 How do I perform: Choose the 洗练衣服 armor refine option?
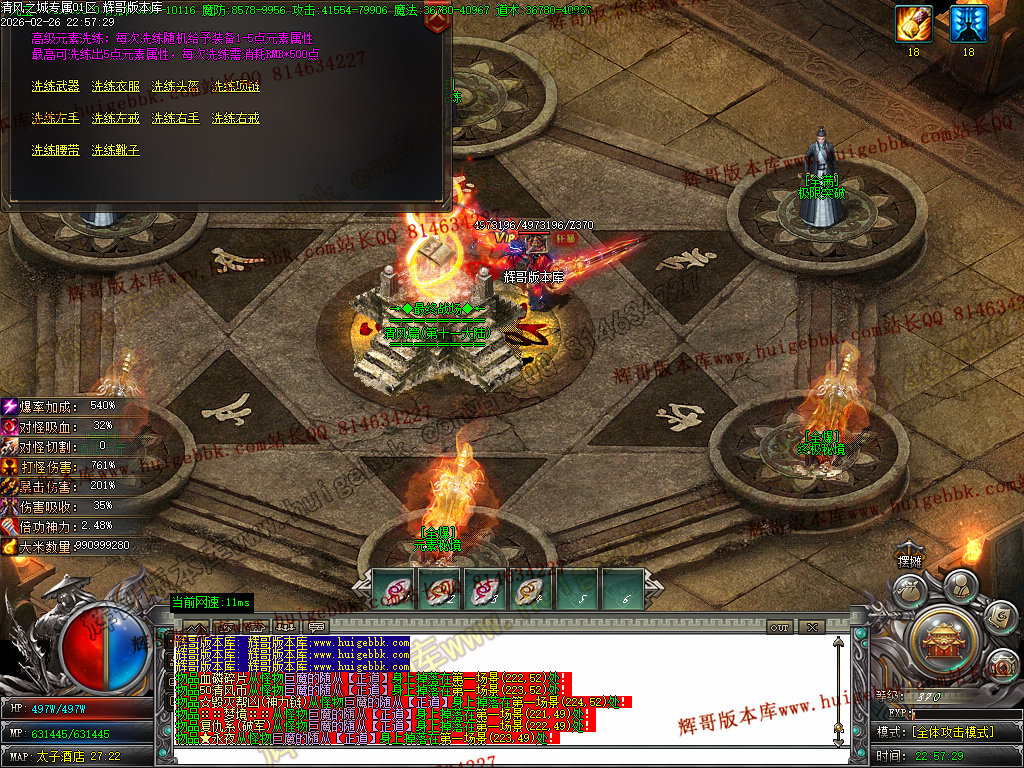tap(115, 86)
